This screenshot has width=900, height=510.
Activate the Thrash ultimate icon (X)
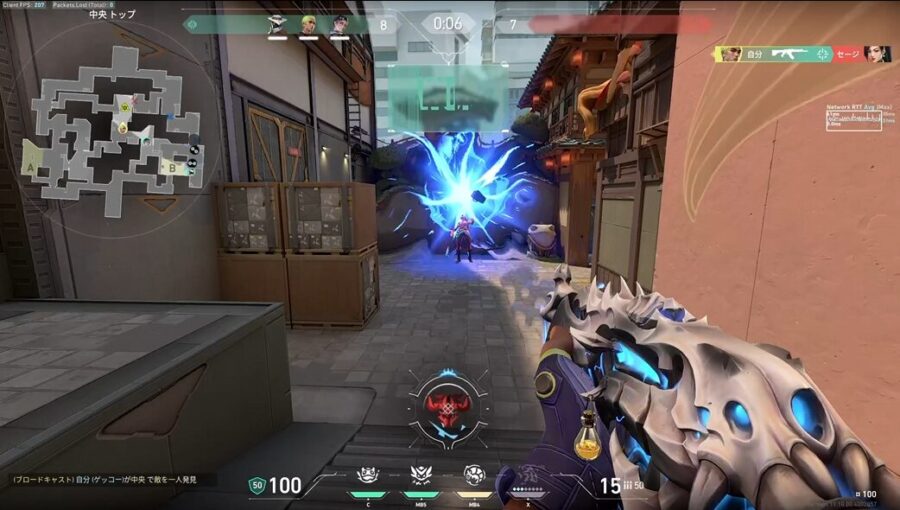click(526, 476)
